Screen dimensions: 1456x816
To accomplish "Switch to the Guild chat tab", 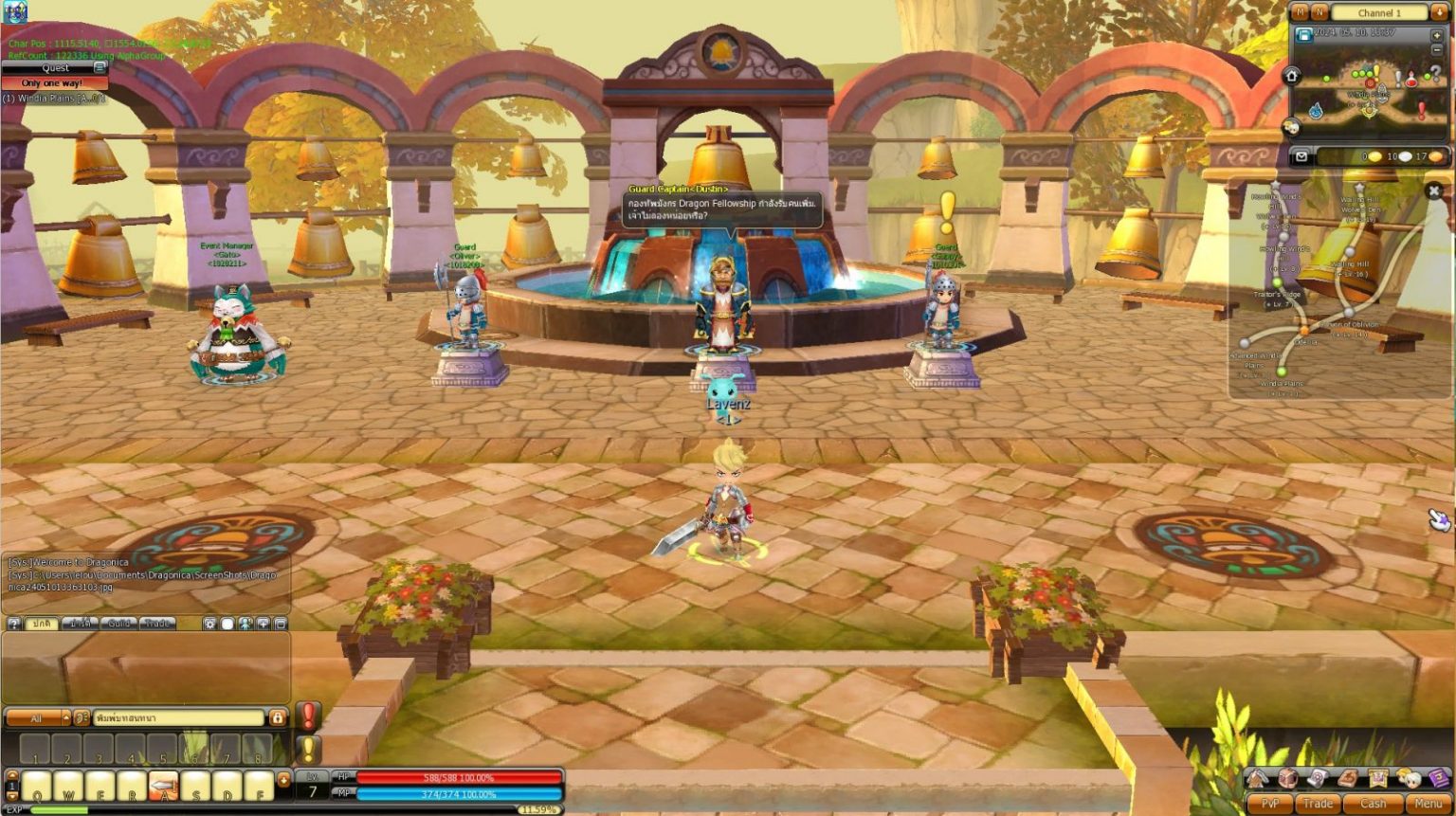I will point(120,623).
